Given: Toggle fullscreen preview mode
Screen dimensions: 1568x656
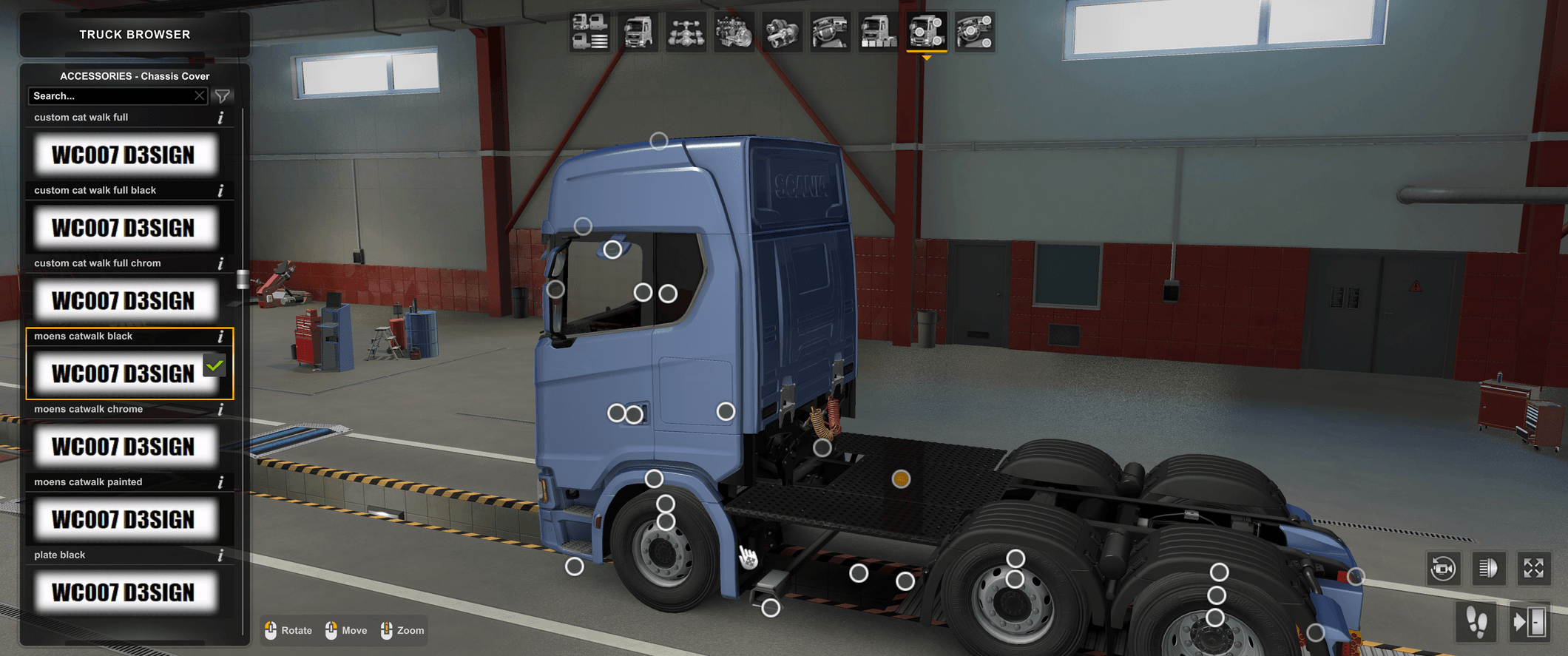Looking at the screenshot, I should pyautogui.click(x=1534, y=568).
